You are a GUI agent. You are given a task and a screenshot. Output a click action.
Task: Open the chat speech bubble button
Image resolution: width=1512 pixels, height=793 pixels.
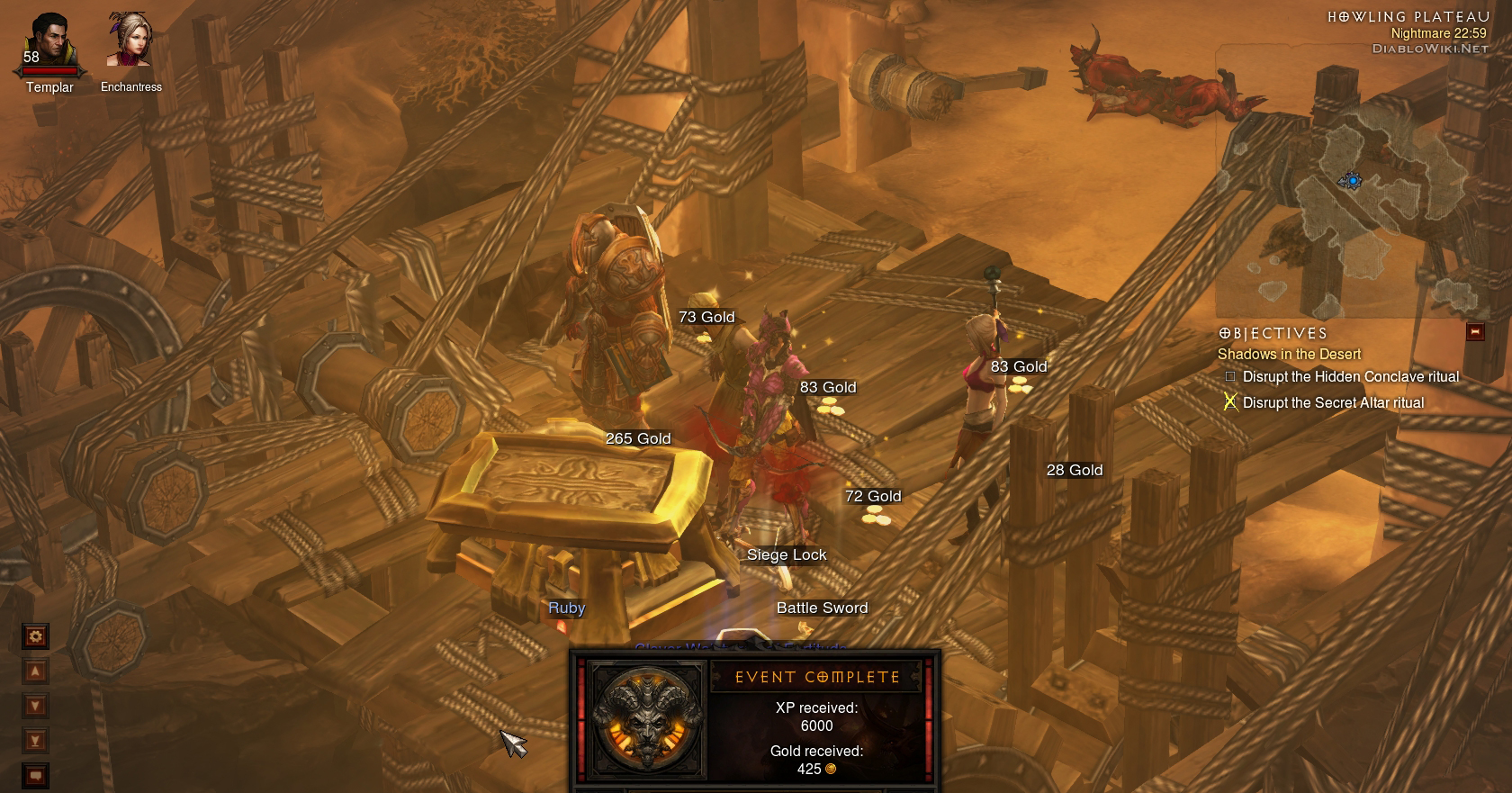tap(36, 775)
